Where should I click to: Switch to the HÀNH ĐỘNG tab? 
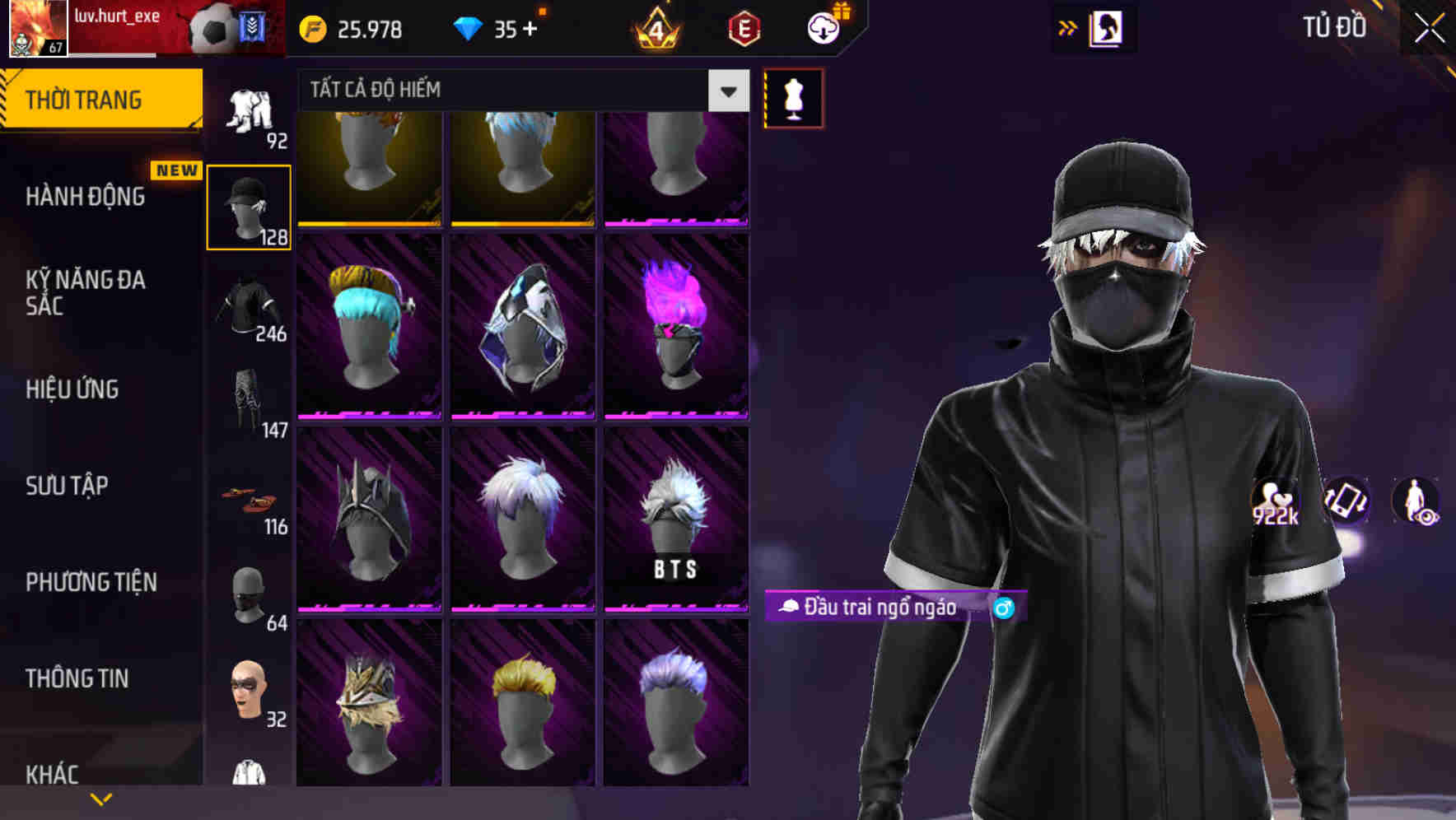[87, 197]
